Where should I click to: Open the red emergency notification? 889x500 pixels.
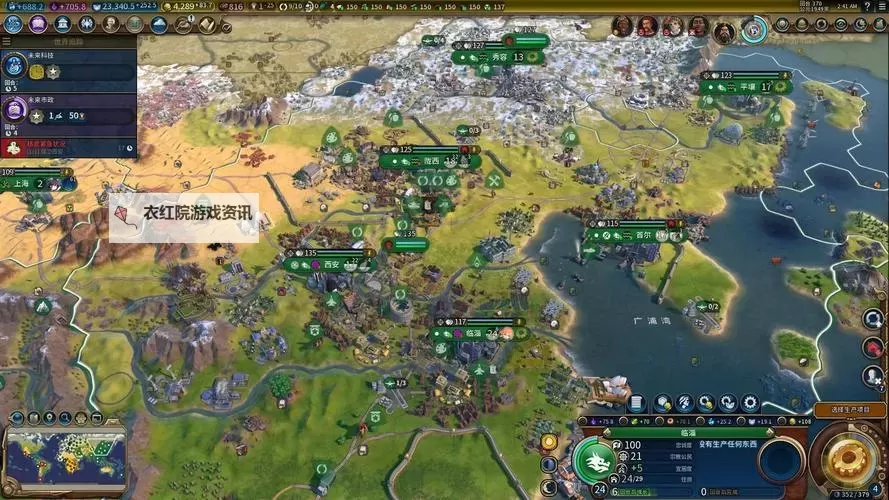[x=68, y=147]
